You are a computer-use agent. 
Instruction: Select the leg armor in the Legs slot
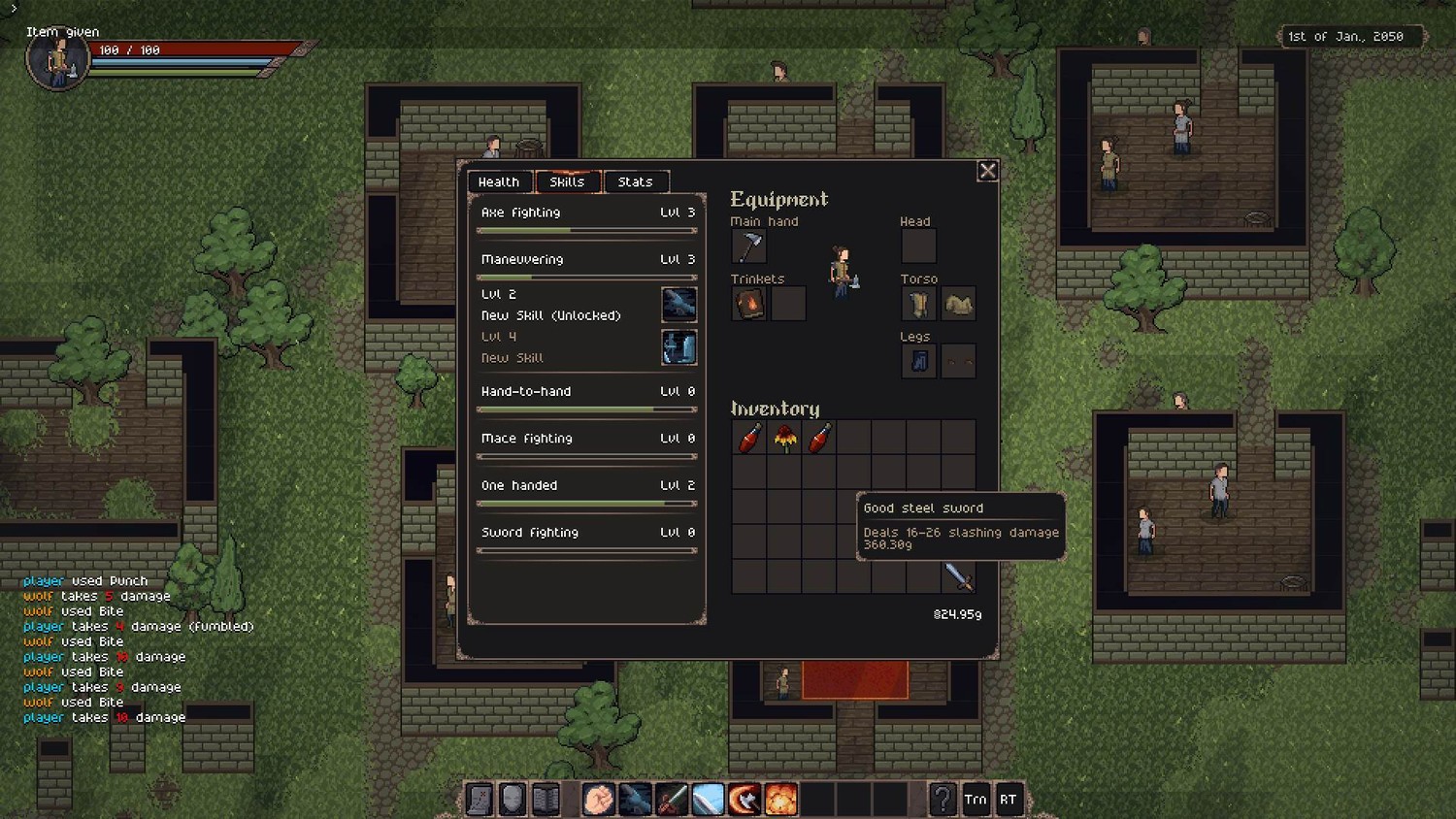click(x=918, y=361)
